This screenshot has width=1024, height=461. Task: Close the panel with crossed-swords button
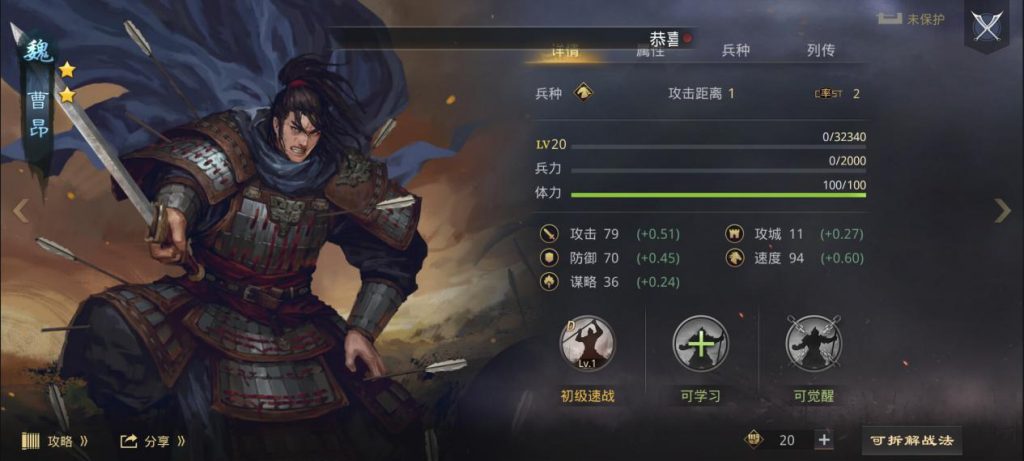986,26
